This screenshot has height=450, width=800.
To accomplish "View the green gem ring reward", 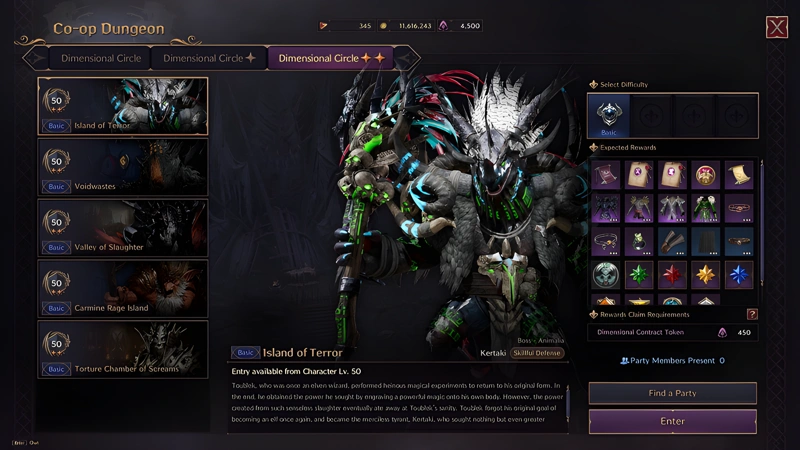I will [x=639, y=241].
